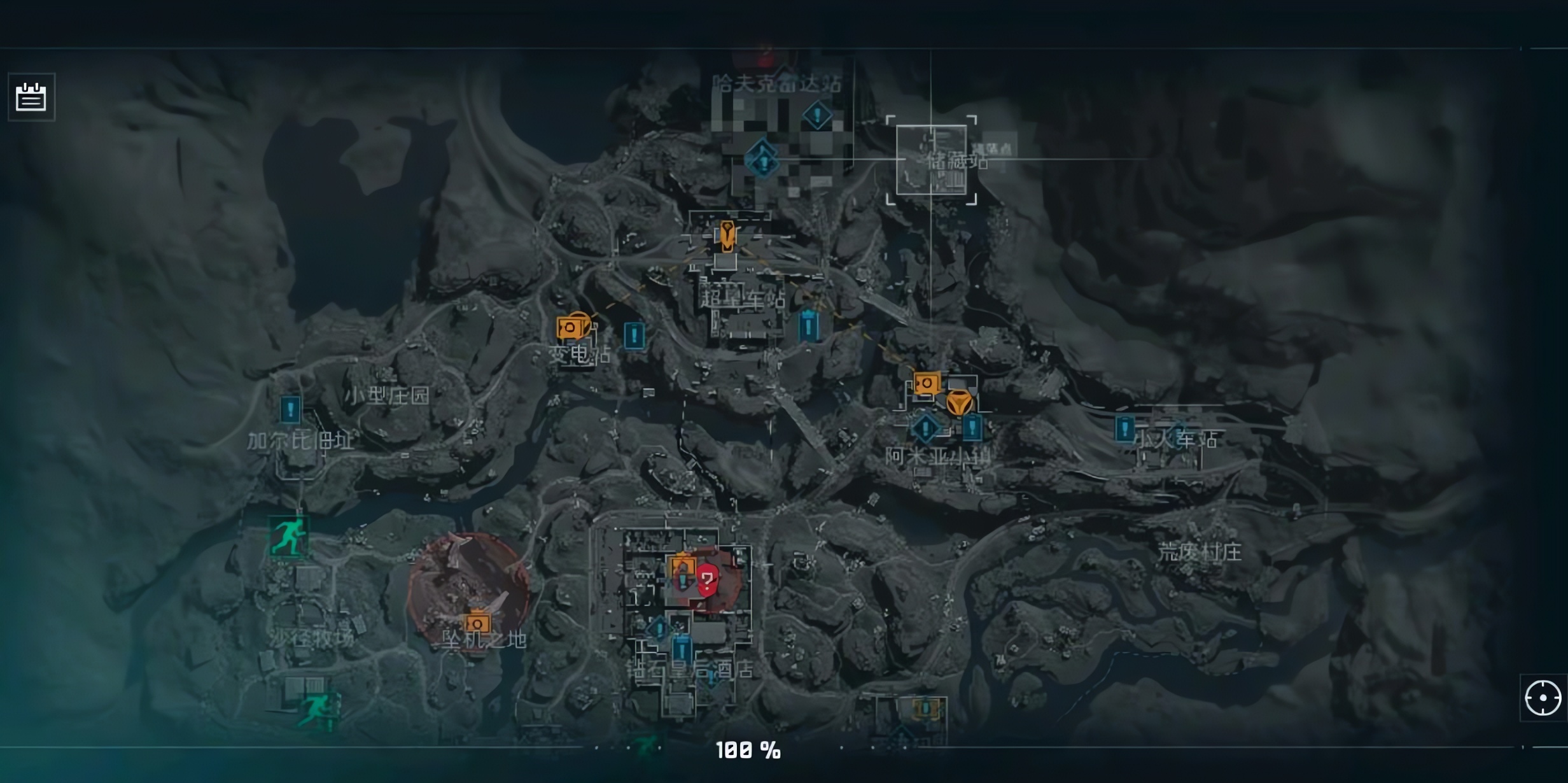
Task: Select the orange safe marker at 坠机之地
Action: 477,623
